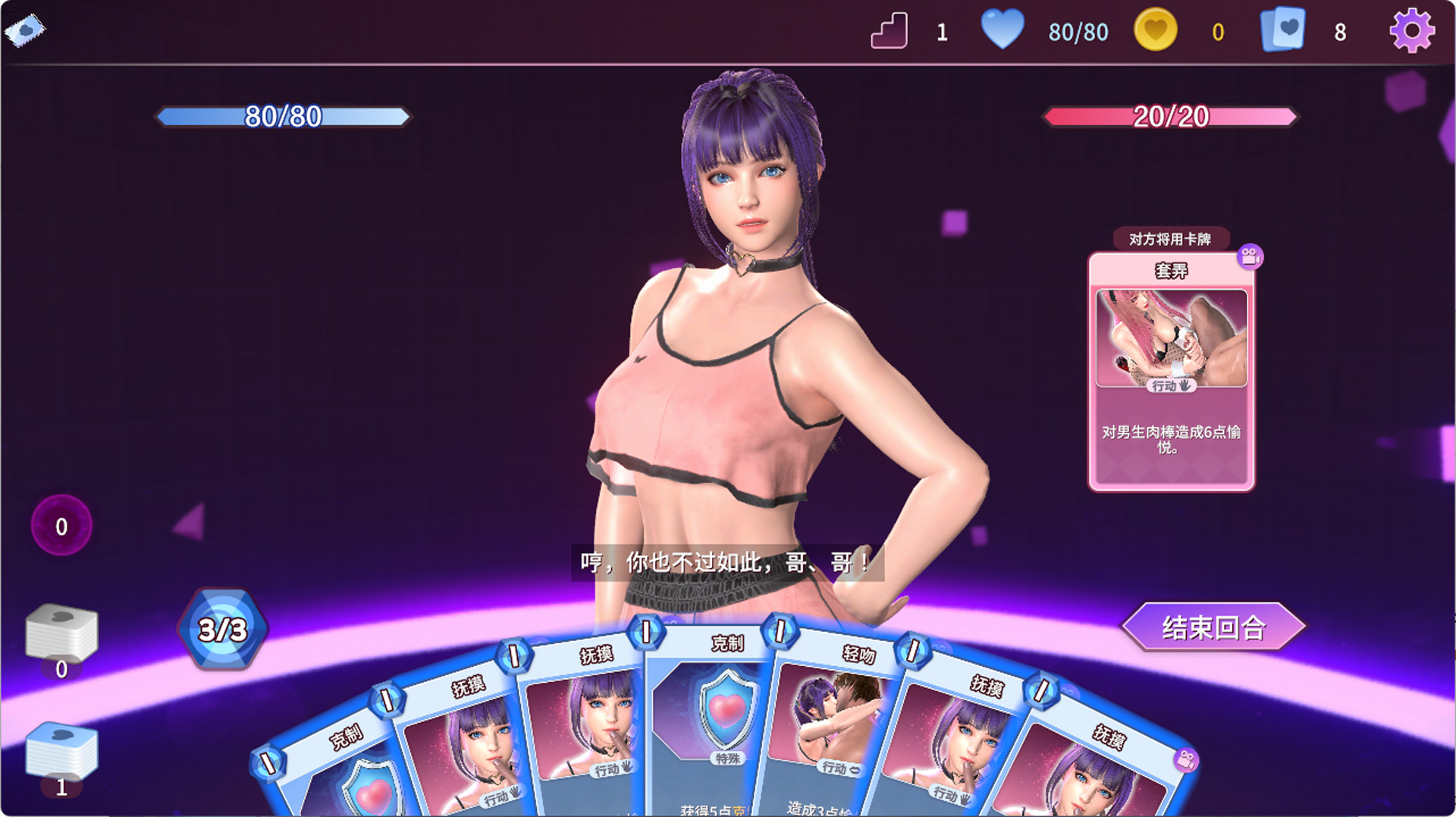Click the ticket icon in the top corner

point(24,30)
